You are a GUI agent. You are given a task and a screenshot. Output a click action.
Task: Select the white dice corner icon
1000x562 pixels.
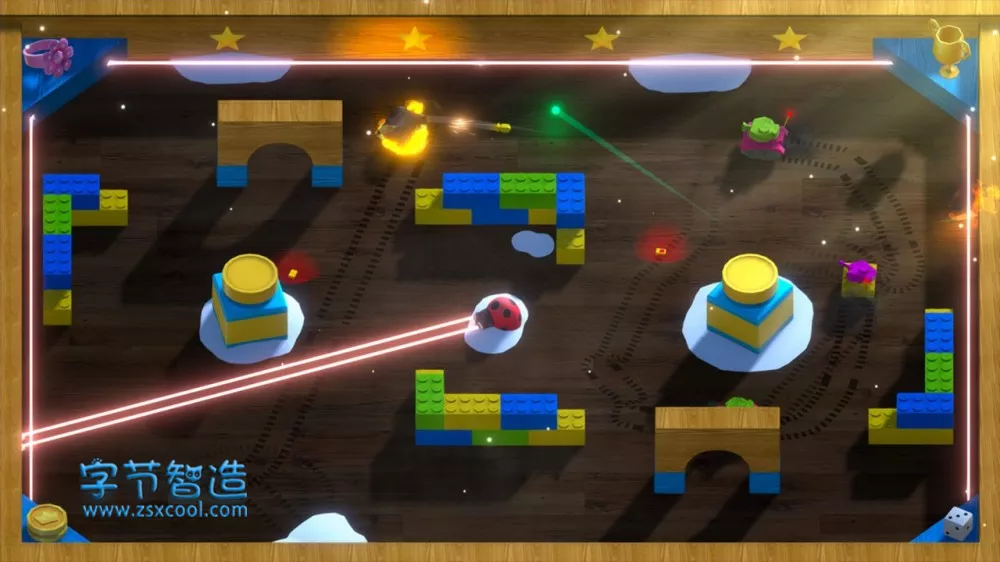[957, 523]
